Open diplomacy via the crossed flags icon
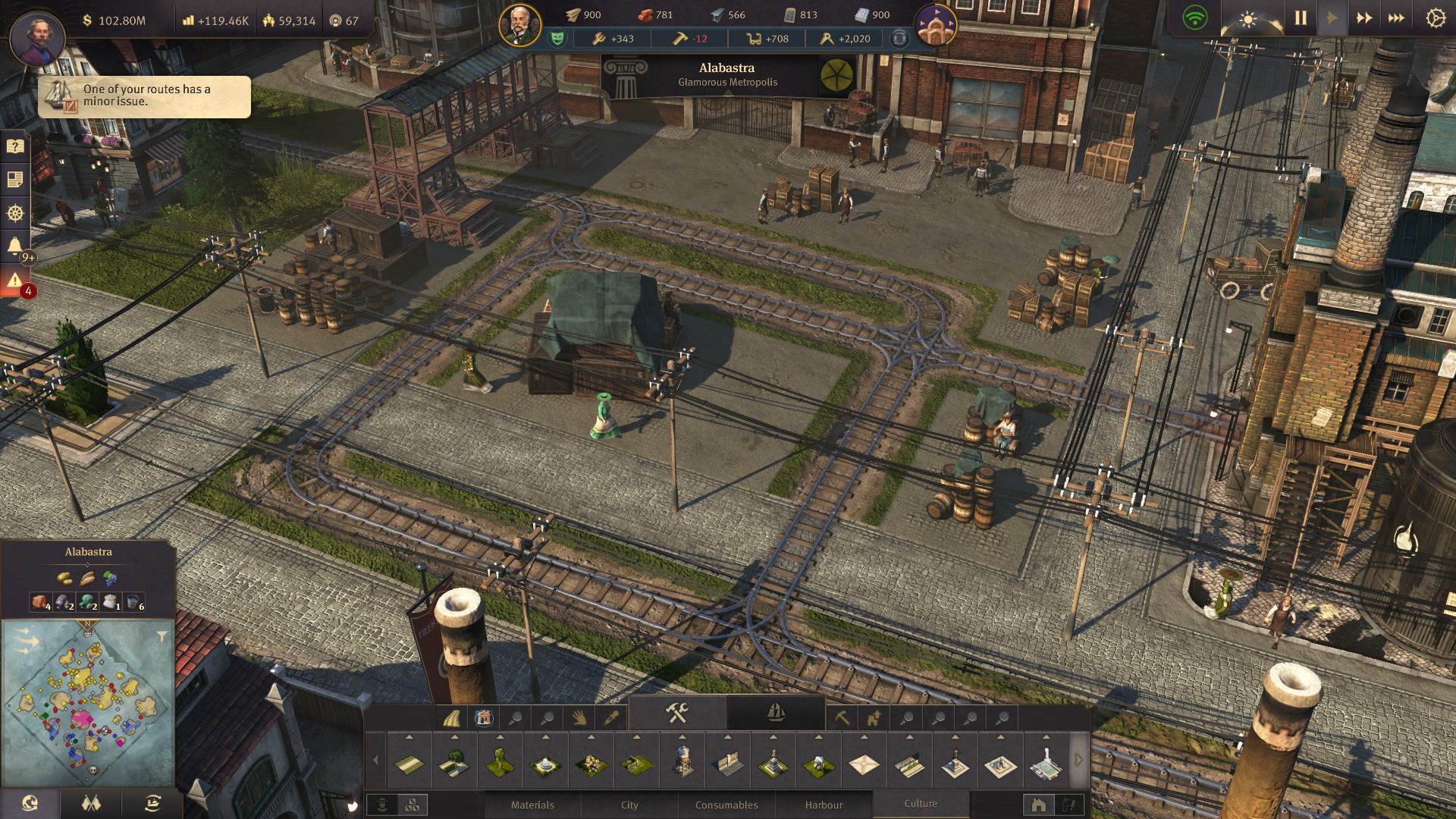This screenshot has width=1456, height=819. 91,802
